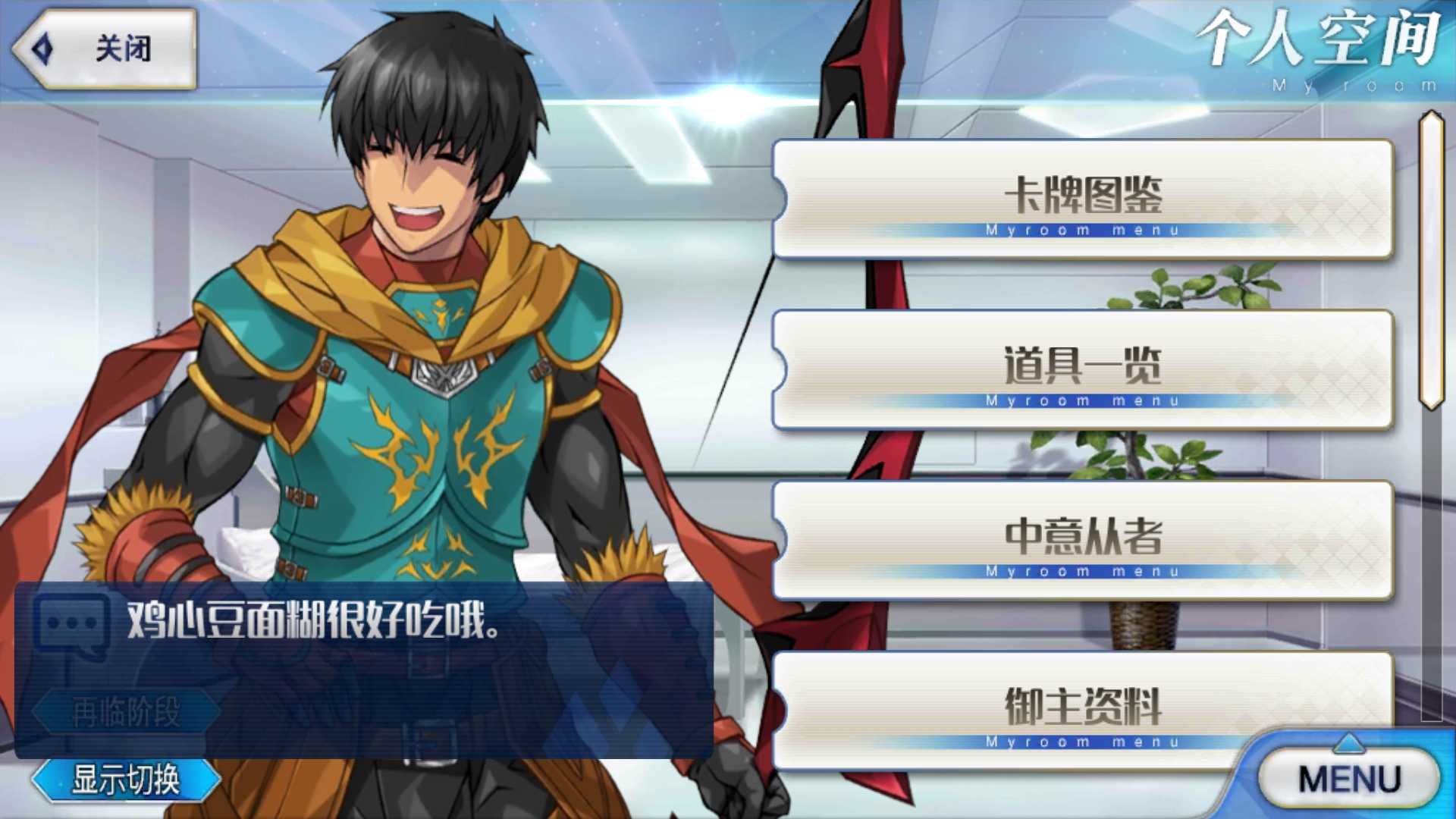Select the Myroom menu label under 卡牌图鉴
This screenshot has width=1456, height=819.
[x=1083, y=229]
